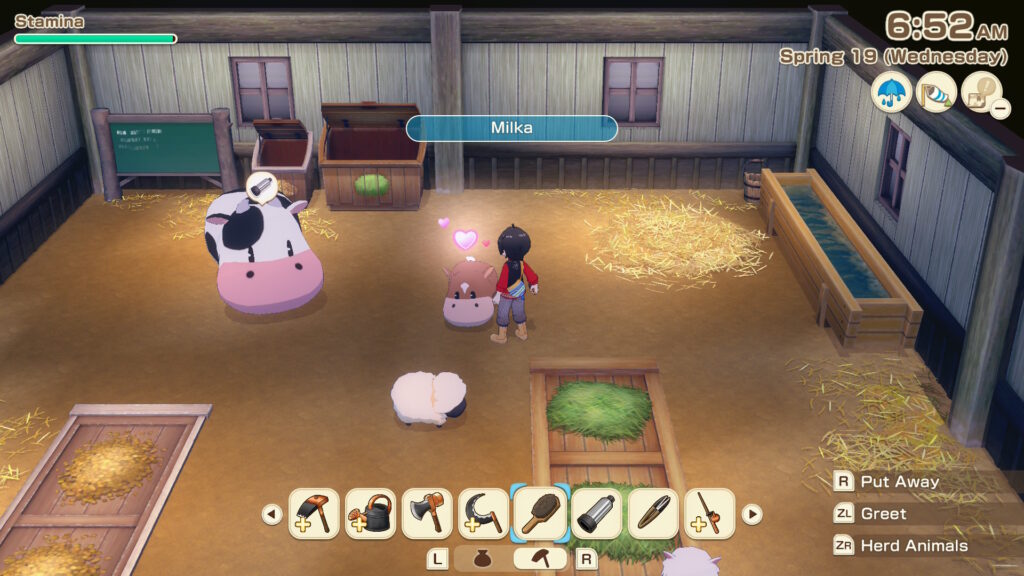Switch to the bag items tab
1024x576 pixels.
coord(485,559)
